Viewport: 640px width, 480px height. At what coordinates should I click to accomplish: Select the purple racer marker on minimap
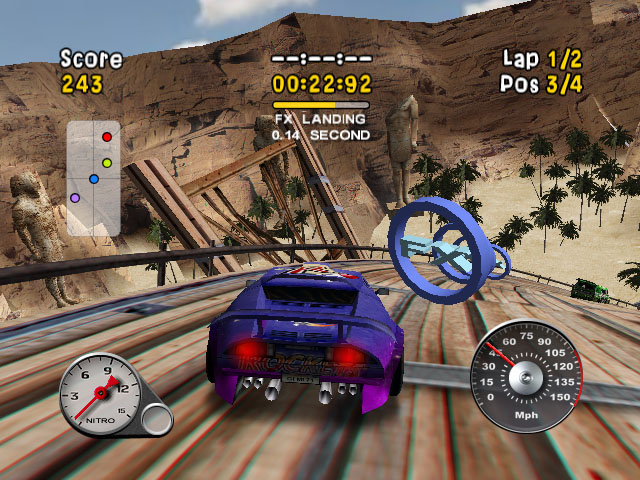pos(75,198)
